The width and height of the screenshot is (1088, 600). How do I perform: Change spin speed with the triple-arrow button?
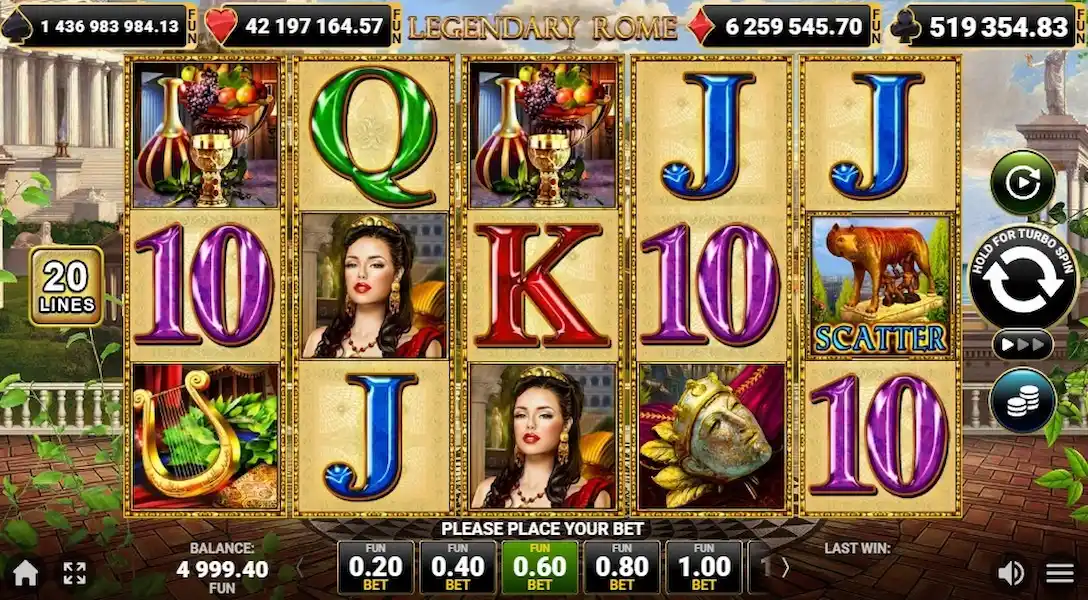point(1022,345)
